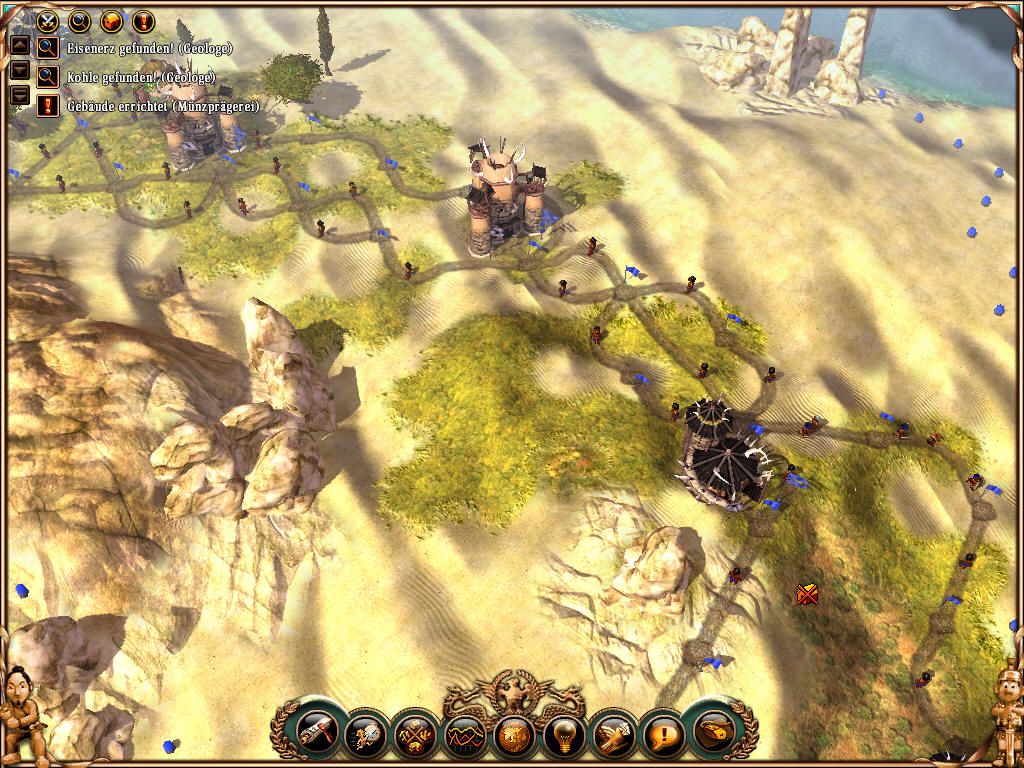1024x768 pixels.
Task: Show the statistics graph window
Action: 463,736
